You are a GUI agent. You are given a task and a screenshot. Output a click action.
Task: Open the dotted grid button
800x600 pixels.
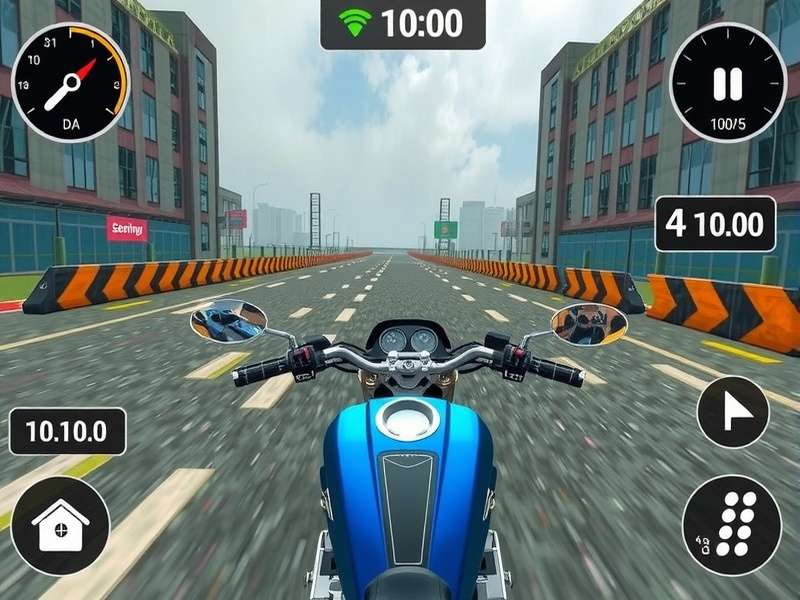731,525
